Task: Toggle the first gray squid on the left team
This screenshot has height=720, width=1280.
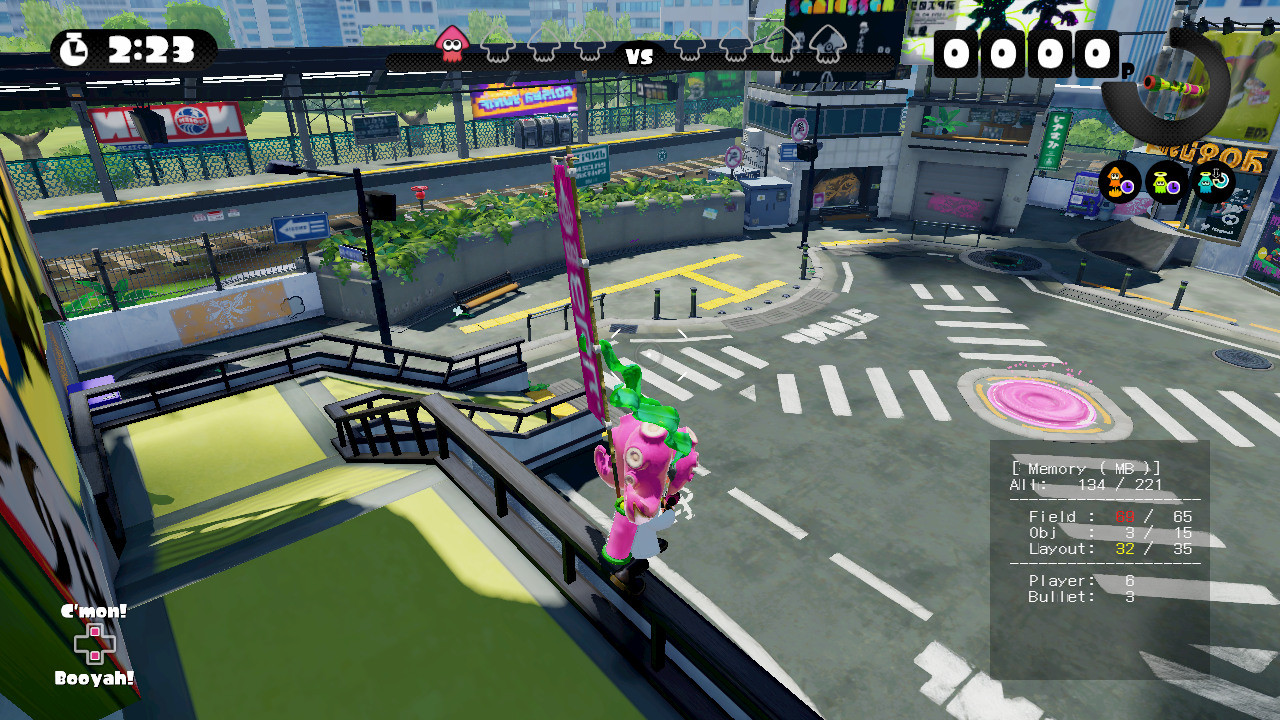Action: pyautogui.click(x=495, y=43)
